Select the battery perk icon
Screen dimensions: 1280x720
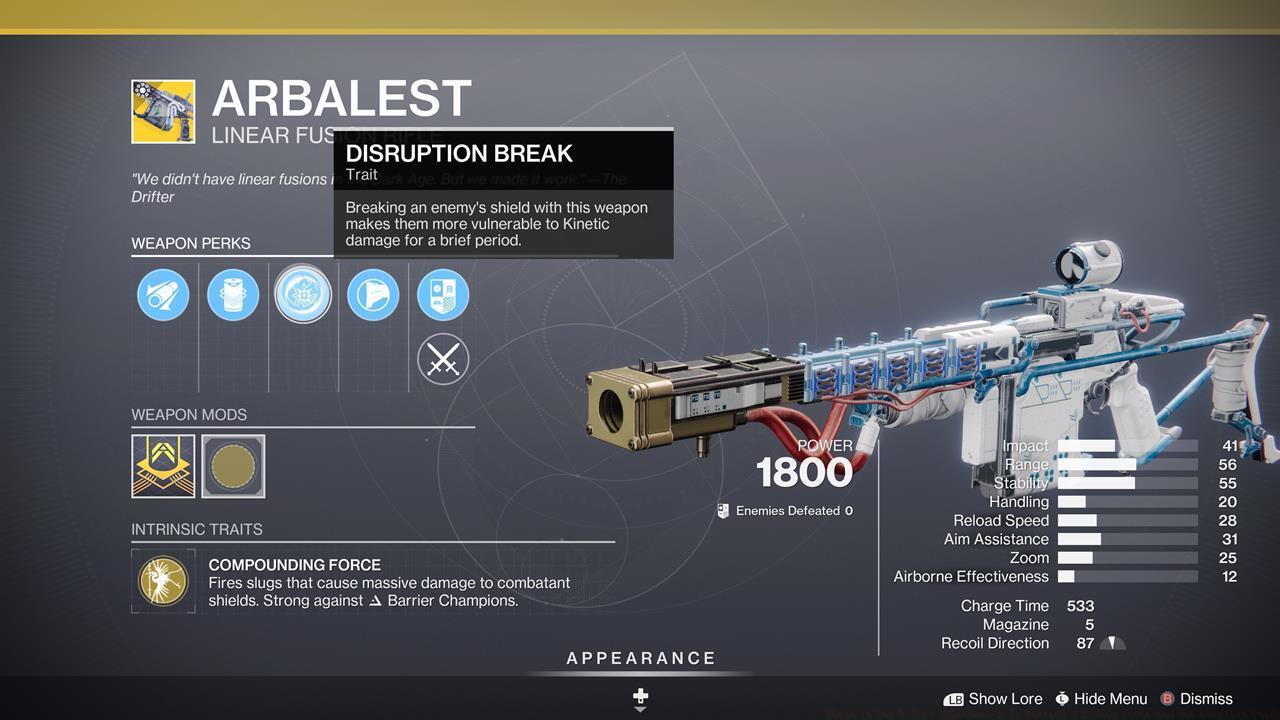tap(233, 294)
